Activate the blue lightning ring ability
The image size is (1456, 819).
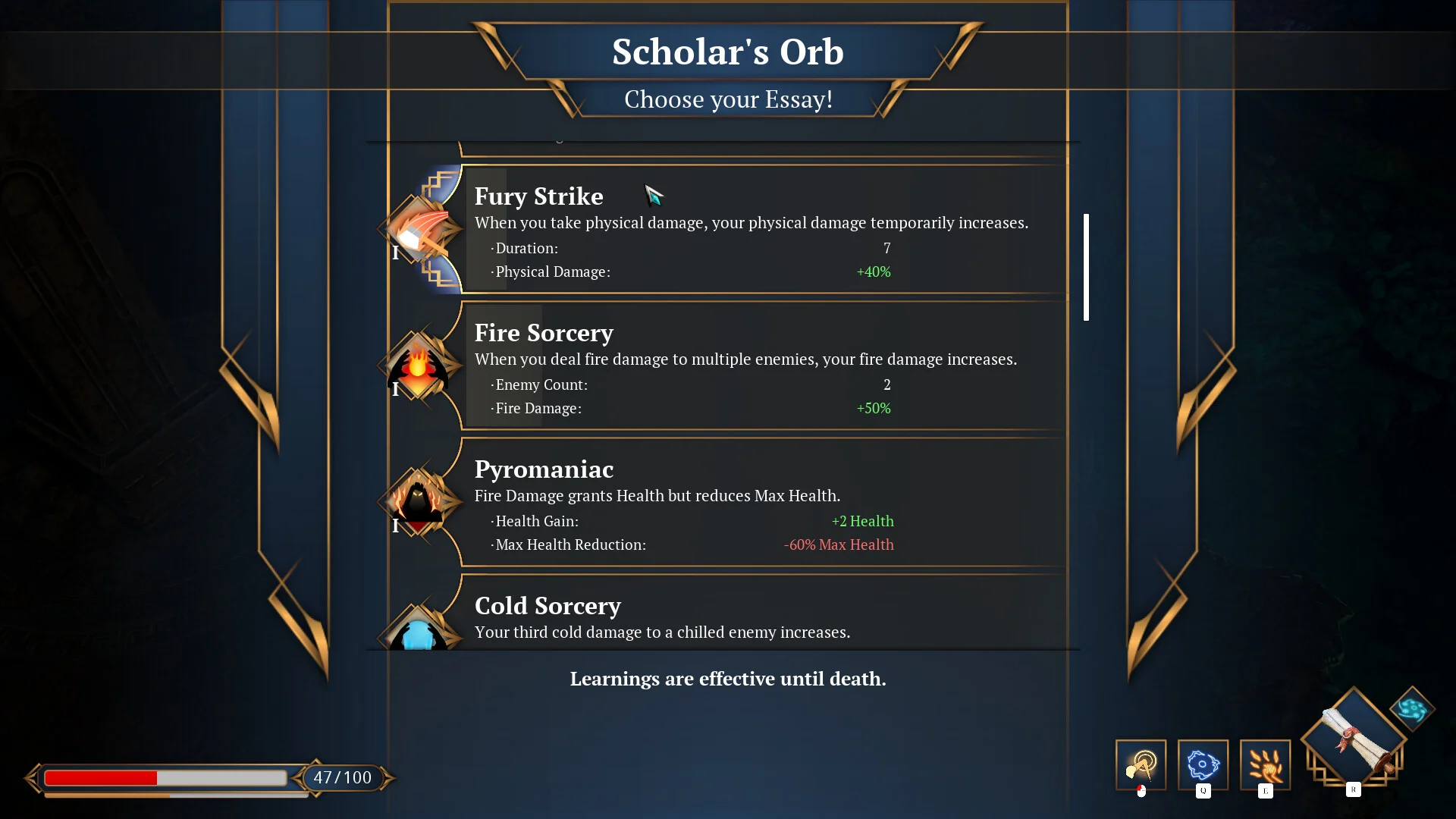(1203, 765)
